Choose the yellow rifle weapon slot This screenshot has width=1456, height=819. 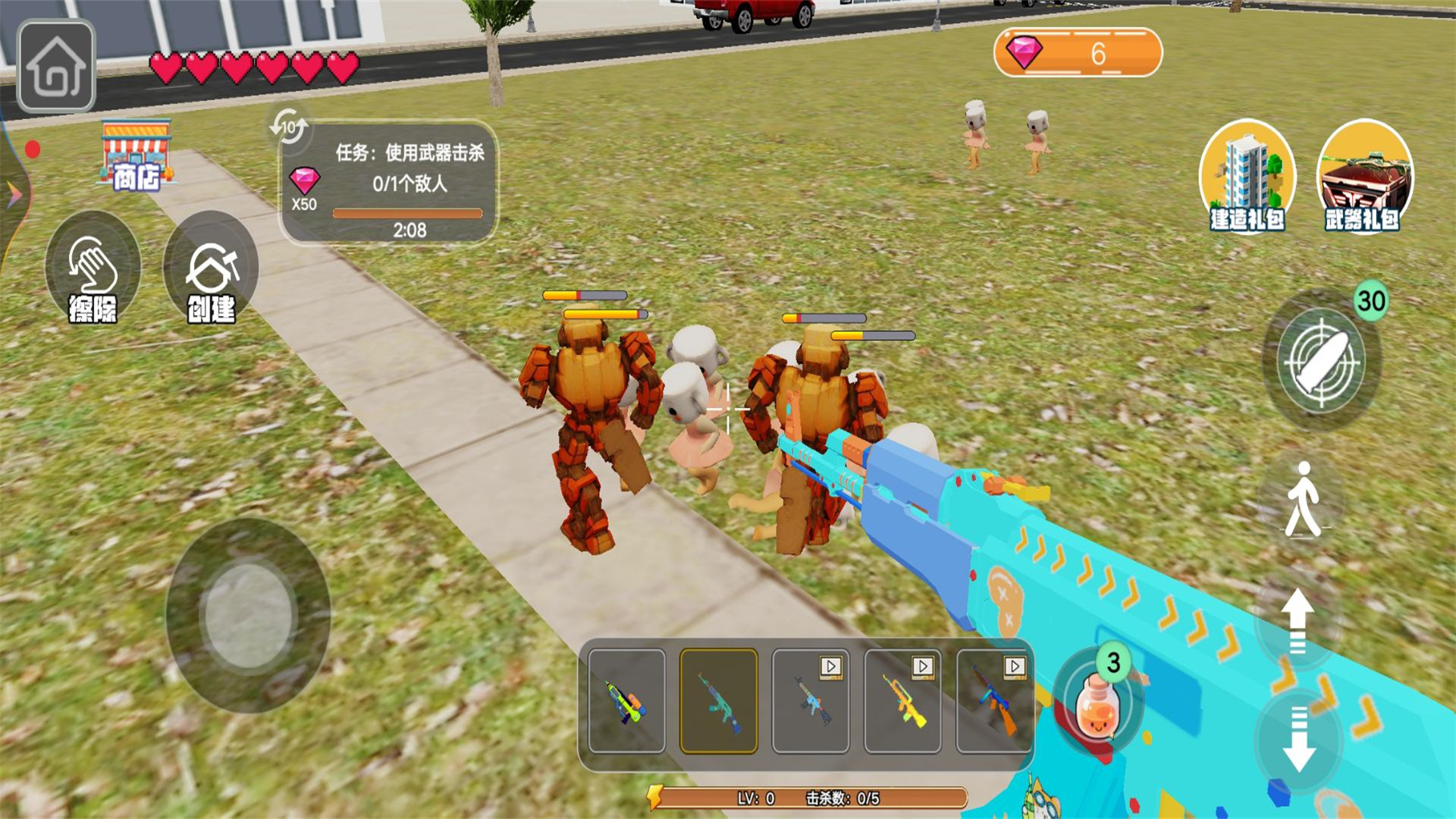902,701
